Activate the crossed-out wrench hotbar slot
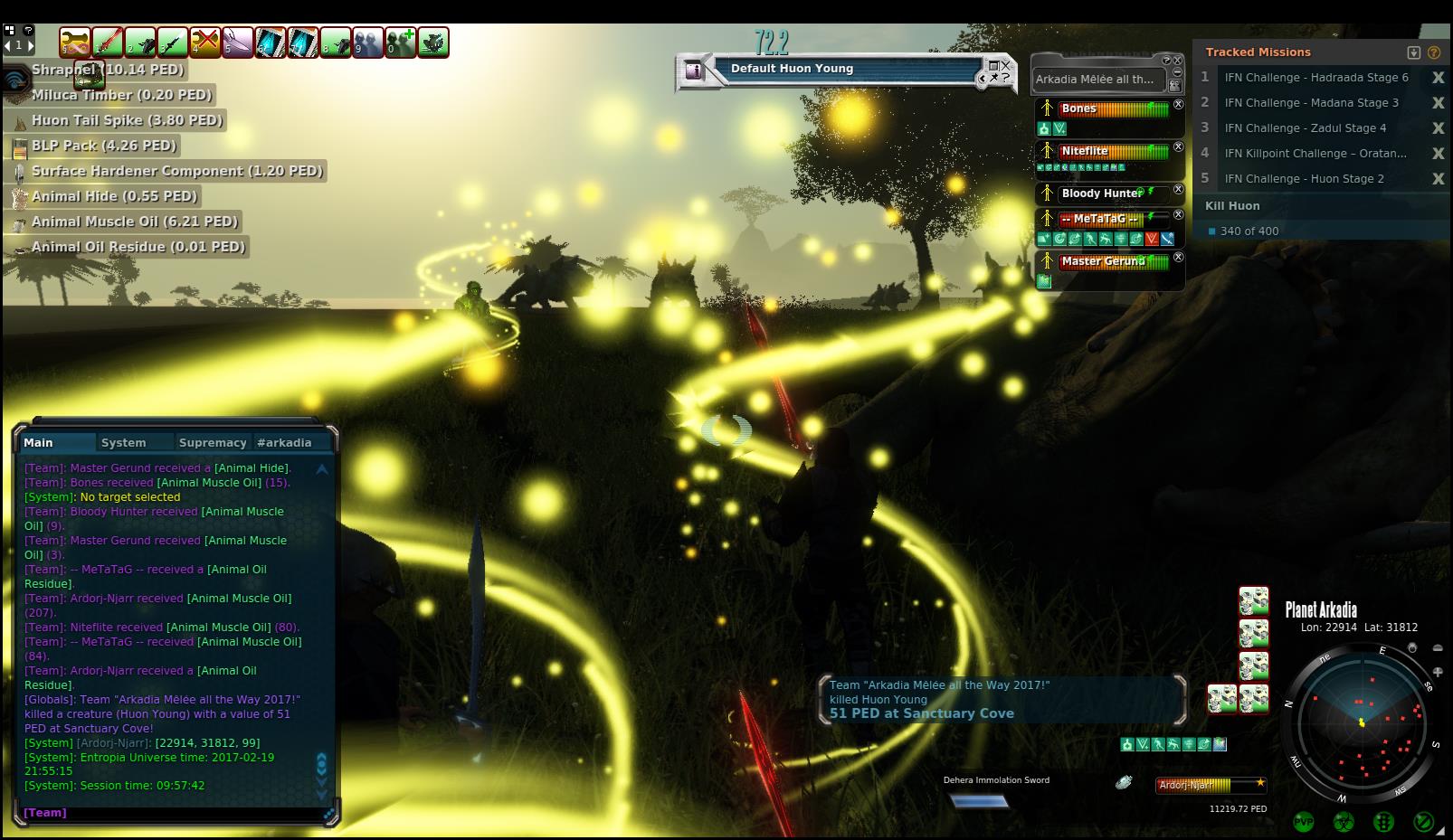 205,42
